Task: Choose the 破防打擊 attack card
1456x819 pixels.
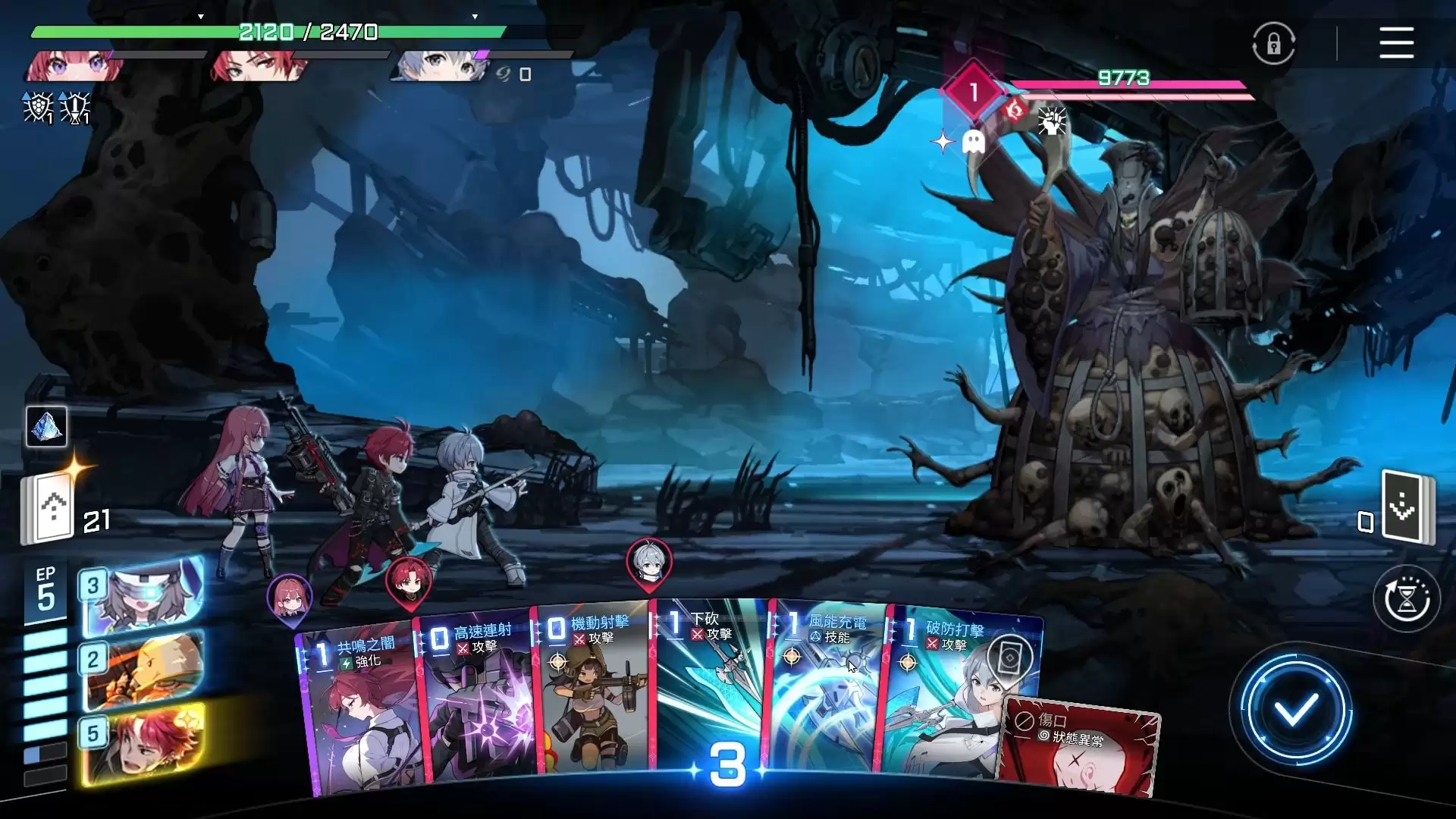Action: click(x=948, y=690)
